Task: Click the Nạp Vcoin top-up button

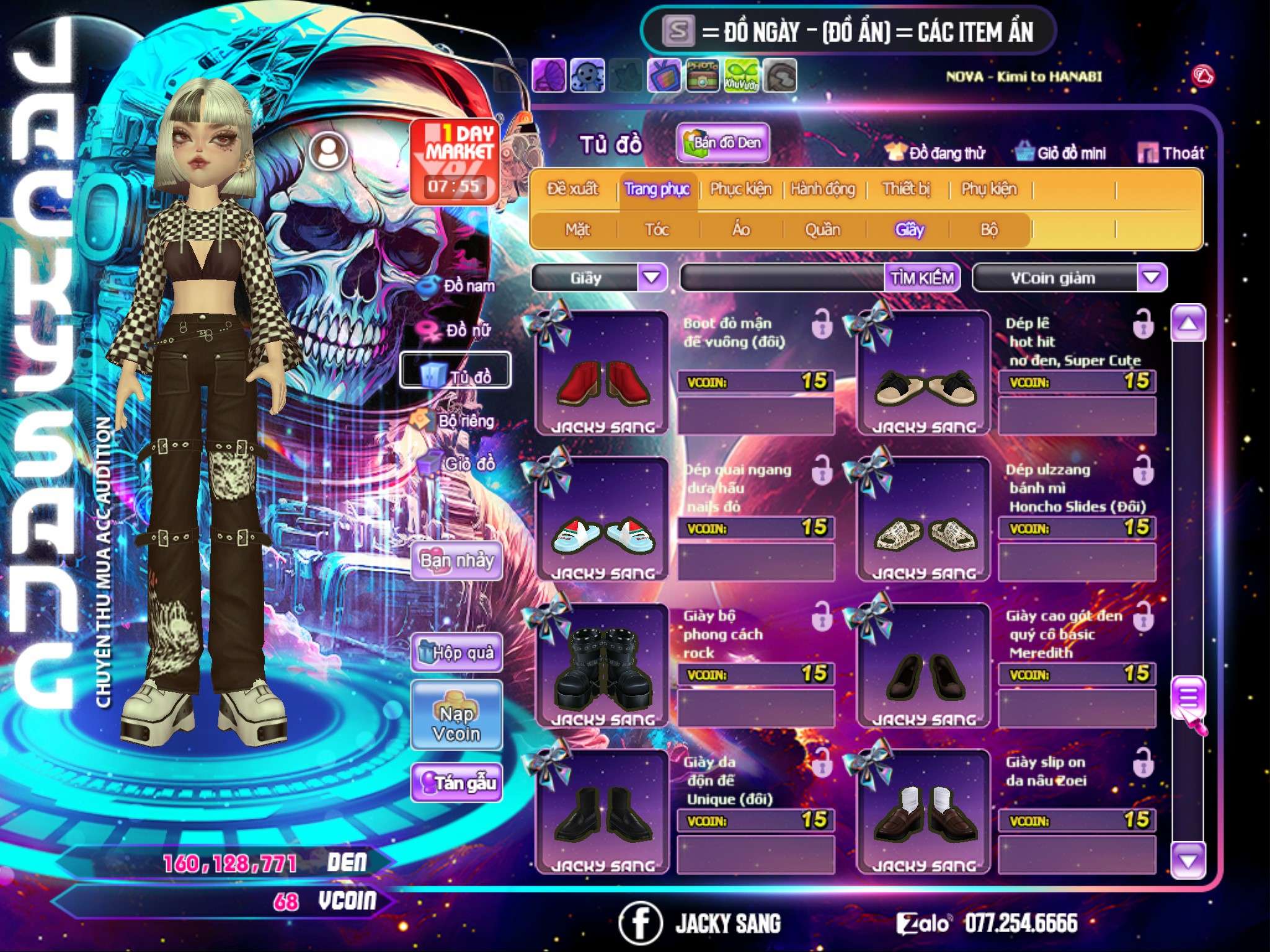Action: click(x=456, y=723)
